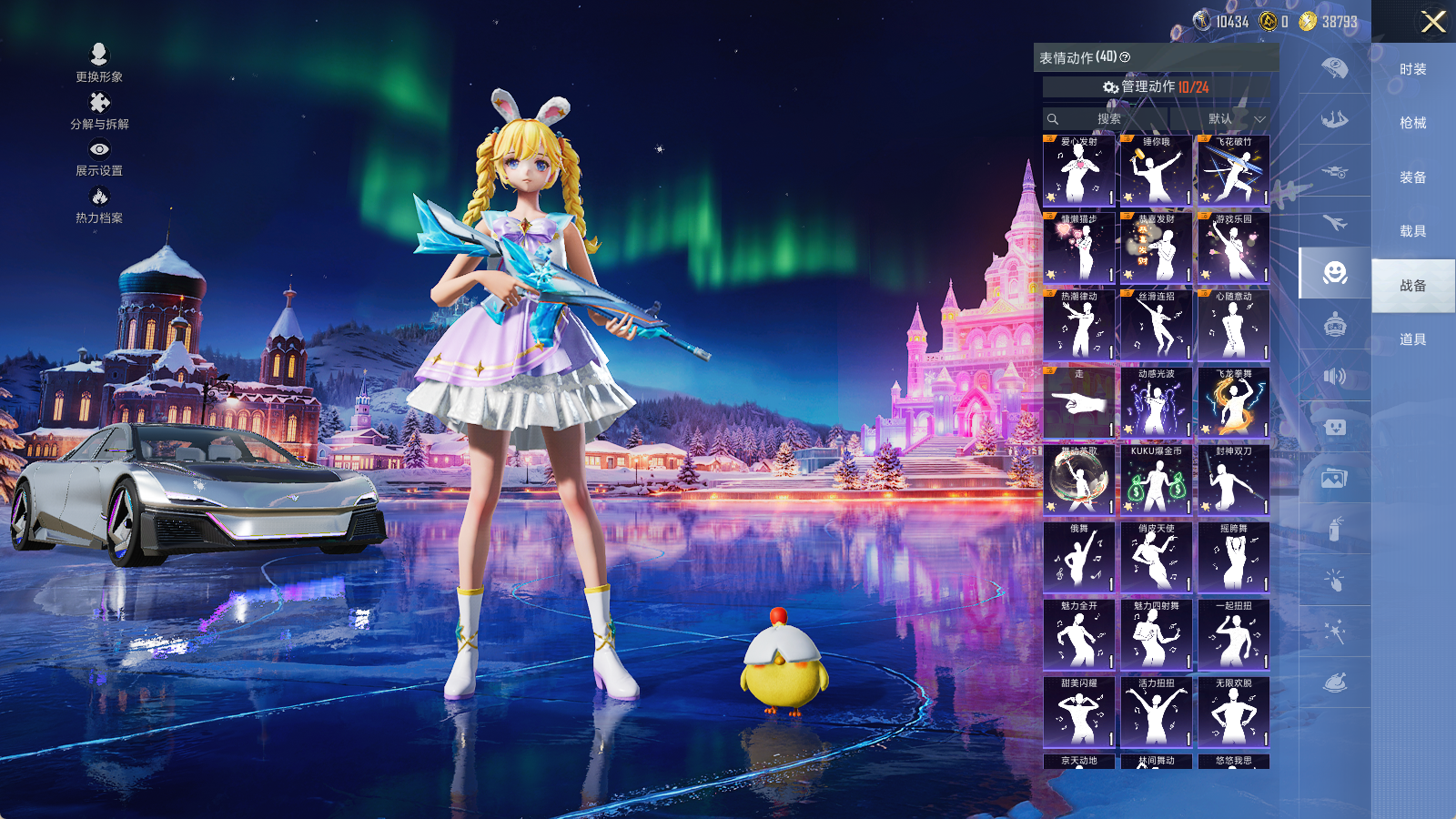Screen dimensions: 1456x819
Task: Choose the 飞龙拳舞 dragon emote
Action: pyautogui.click(x=1233, y=402)
